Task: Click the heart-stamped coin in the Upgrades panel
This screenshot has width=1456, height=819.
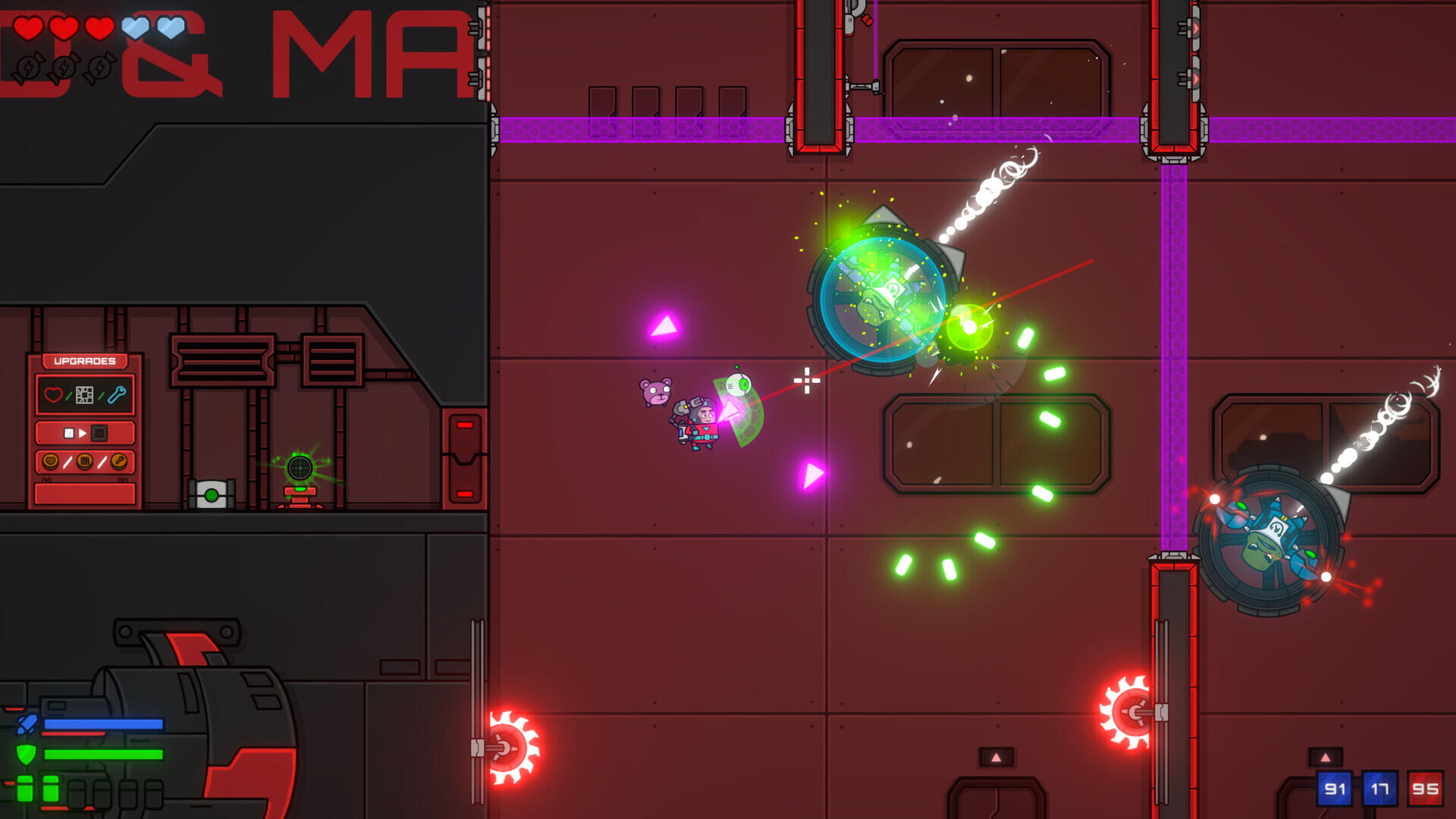Action: pyautogui.click(x=50, y=462)
